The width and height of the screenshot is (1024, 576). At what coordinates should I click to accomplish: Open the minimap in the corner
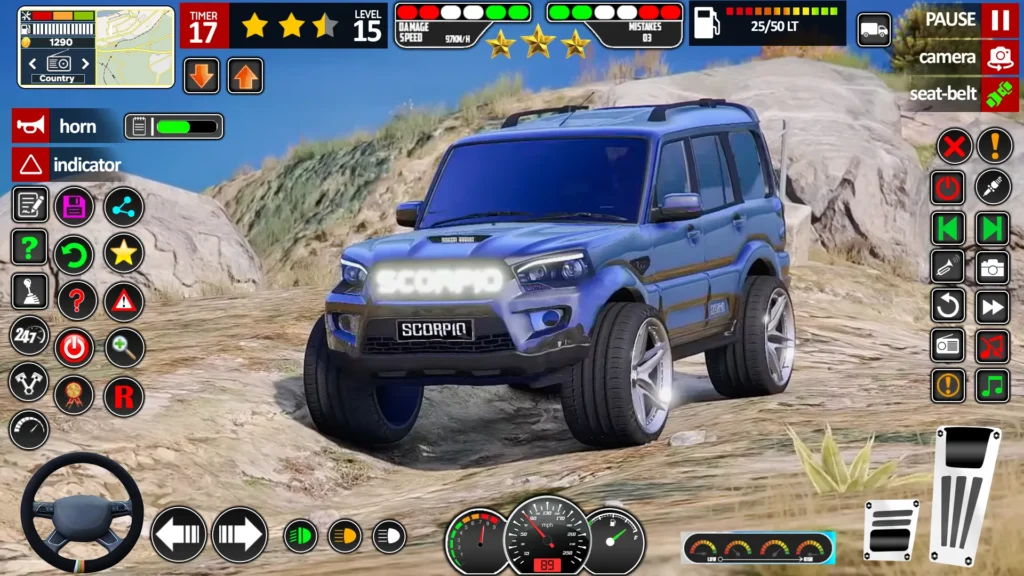point(96,47)
